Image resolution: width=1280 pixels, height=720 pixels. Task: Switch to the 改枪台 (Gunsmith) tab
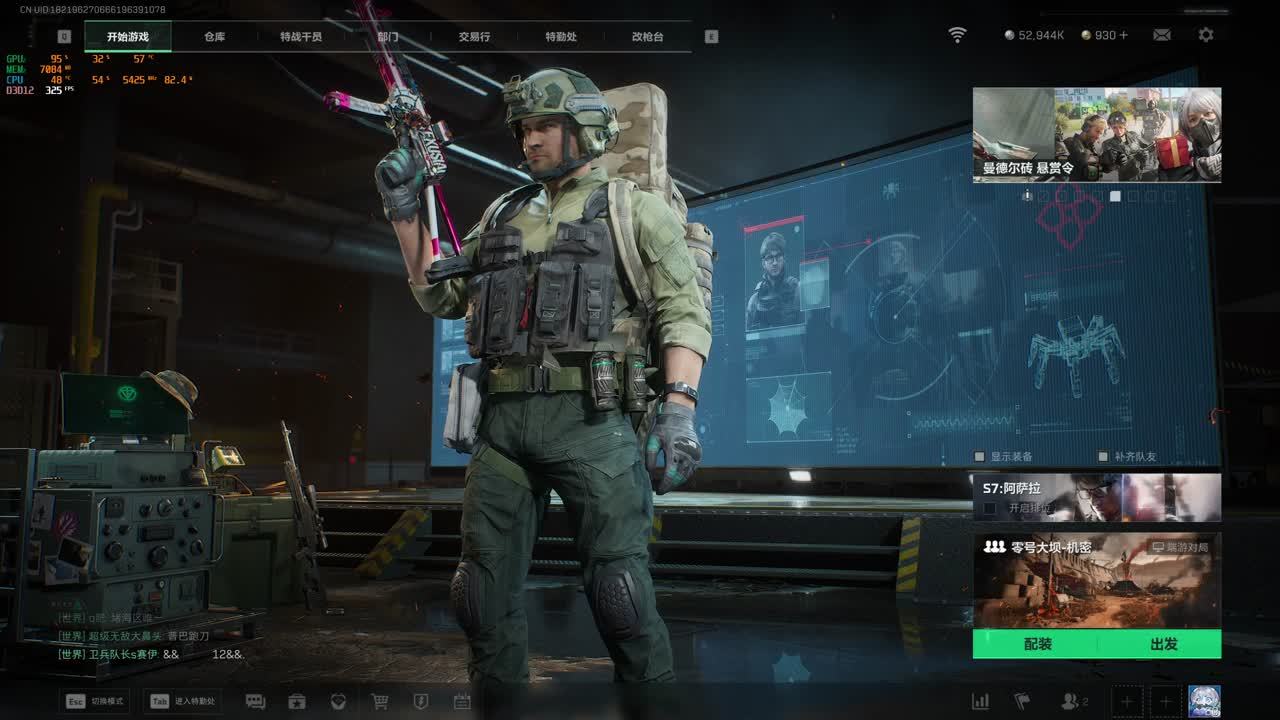point(647,37)
